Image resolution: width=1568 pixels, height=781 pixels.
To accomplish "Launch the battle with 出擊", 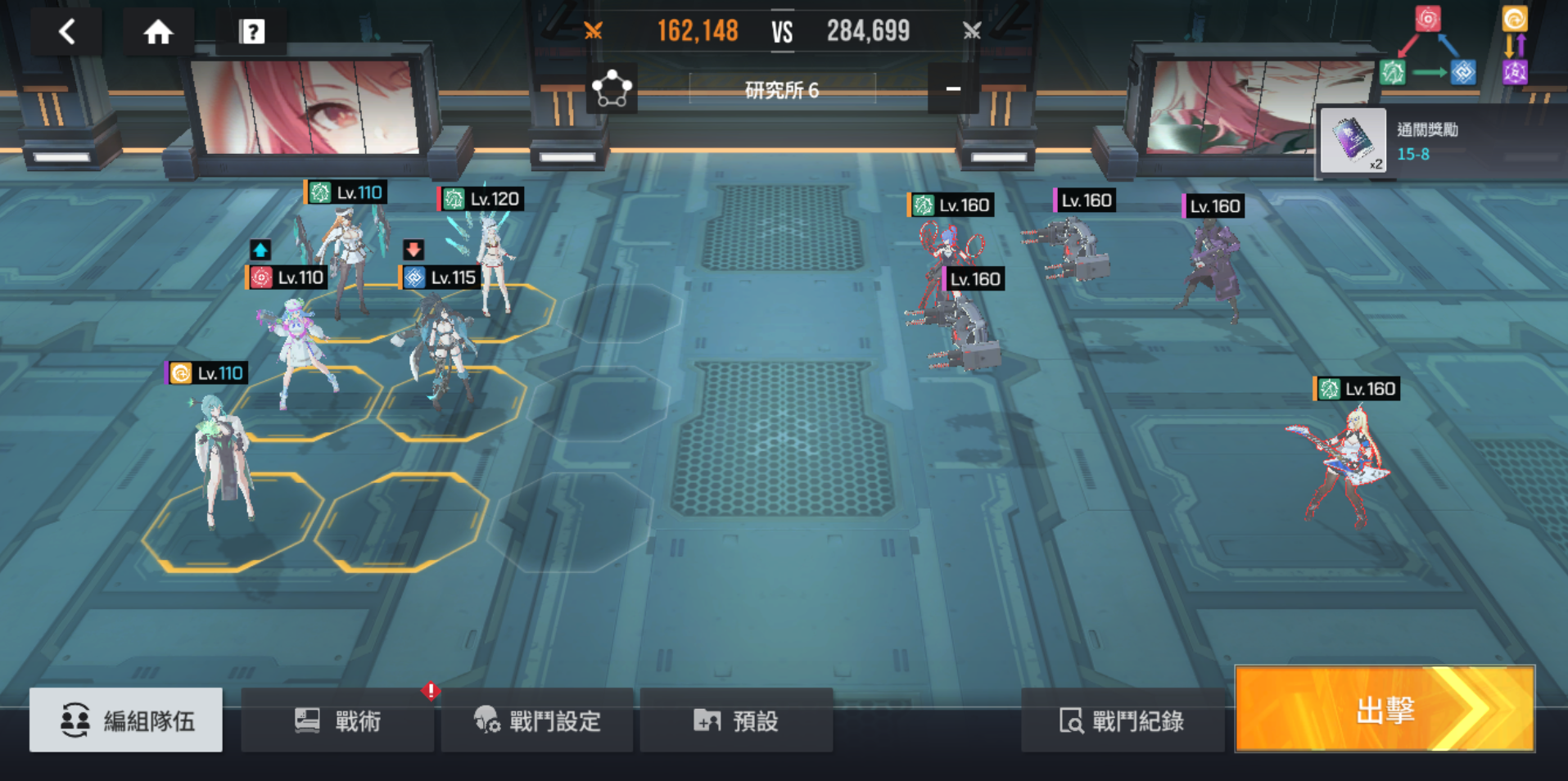I will point(1385,709).
